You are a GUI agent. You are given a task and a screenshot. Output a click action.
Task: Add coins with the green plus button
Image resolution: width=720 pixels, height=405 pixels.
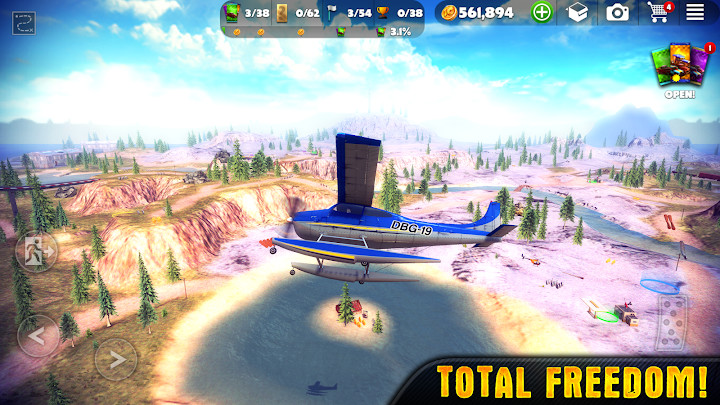tap(542, 12)
